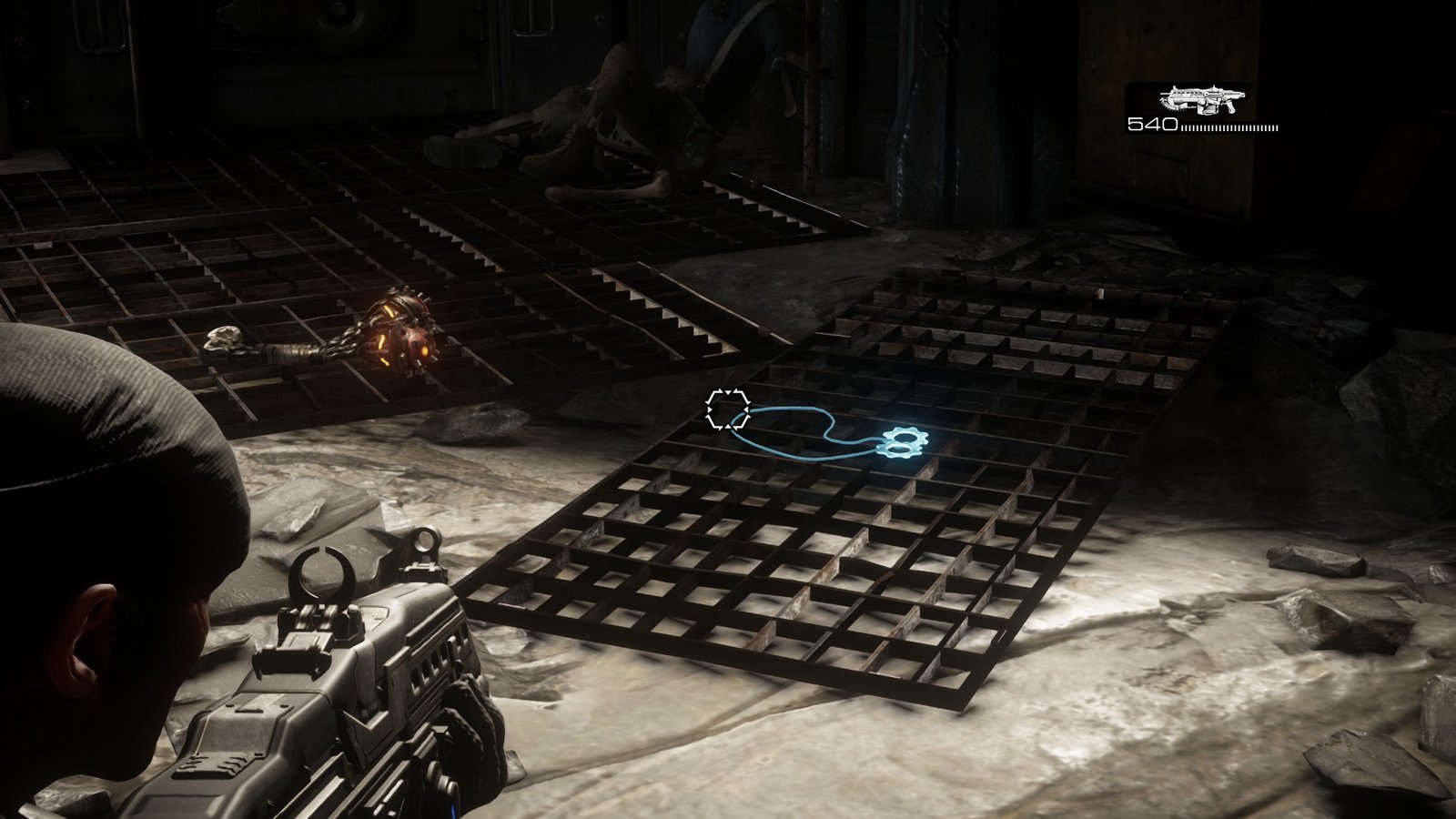Viewport: 1456px width, 819px height.
Task: Click the glowing blue COG tags collectible
Action: (x=902, y=443)
